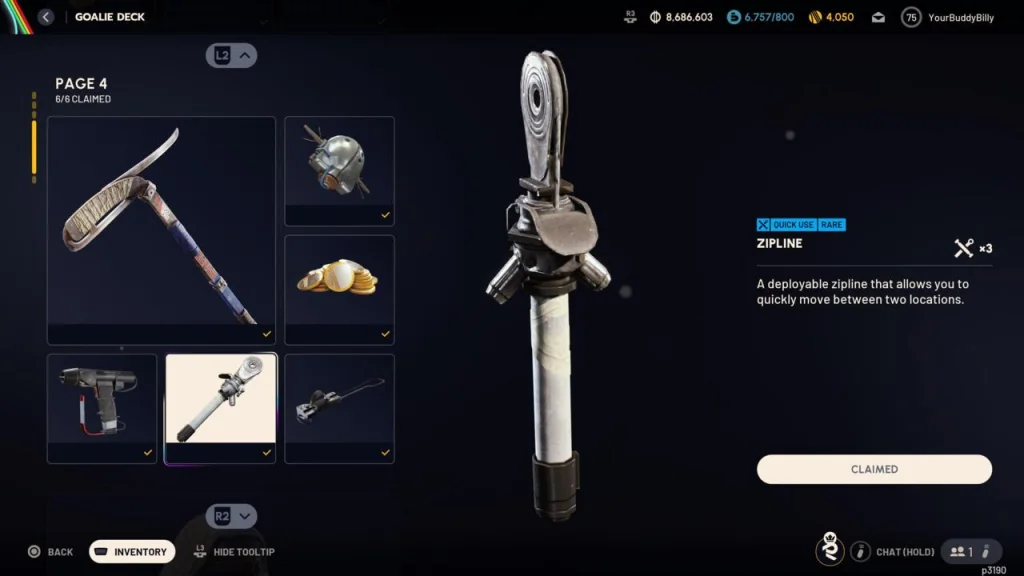This screenshot has width=1024, height=576.
Task: Click the Claimed button
Action: [874, 469]
